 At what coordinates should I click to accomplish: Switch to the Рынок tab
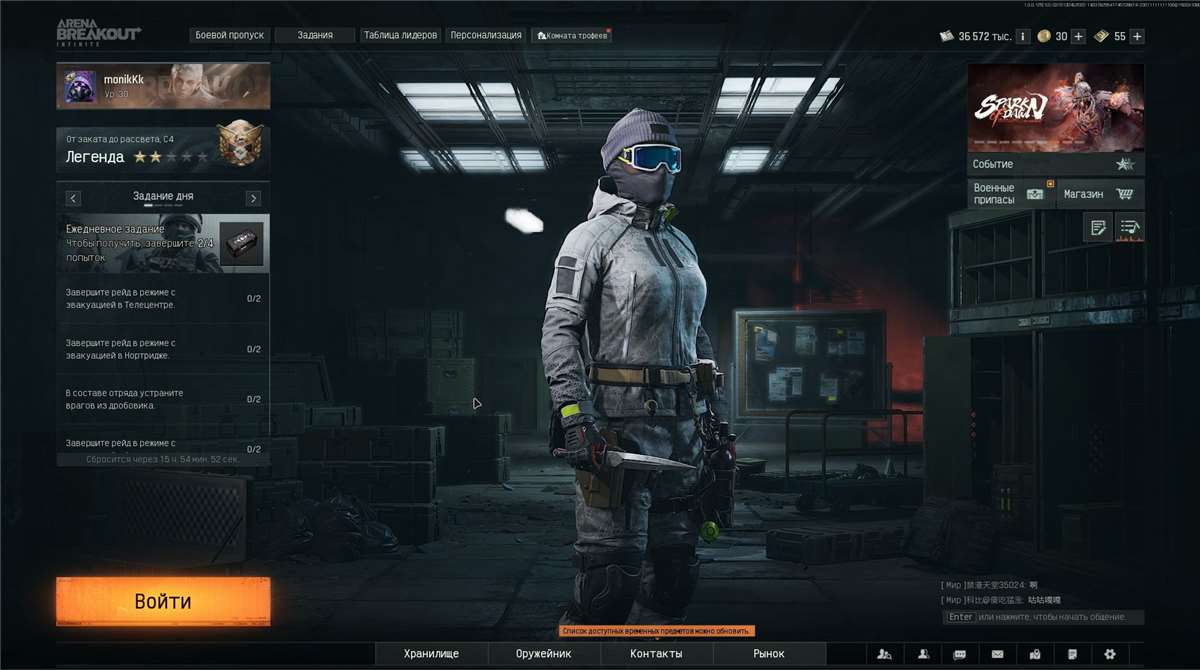point(769,654)
